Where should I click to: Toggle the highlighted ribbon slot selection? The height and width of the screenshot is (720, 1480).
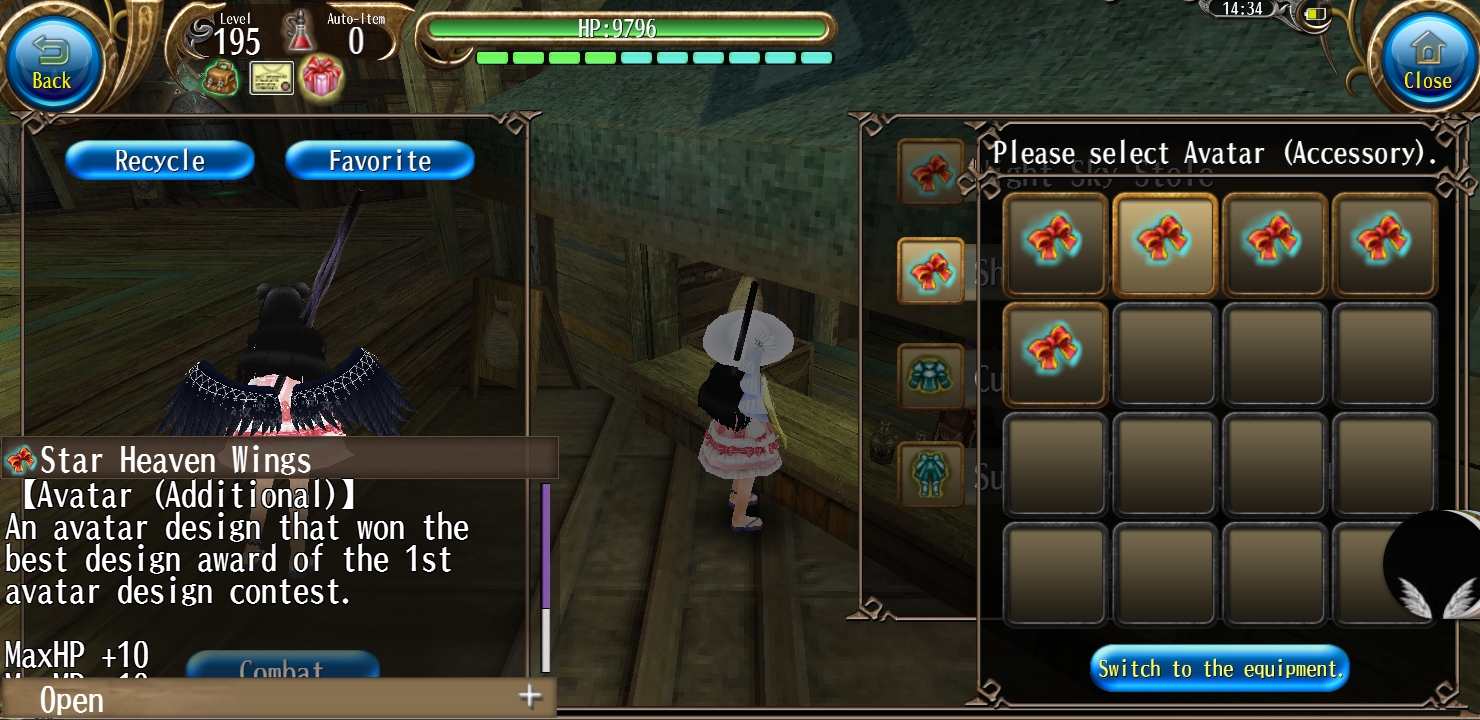(x=1164, y=243)
